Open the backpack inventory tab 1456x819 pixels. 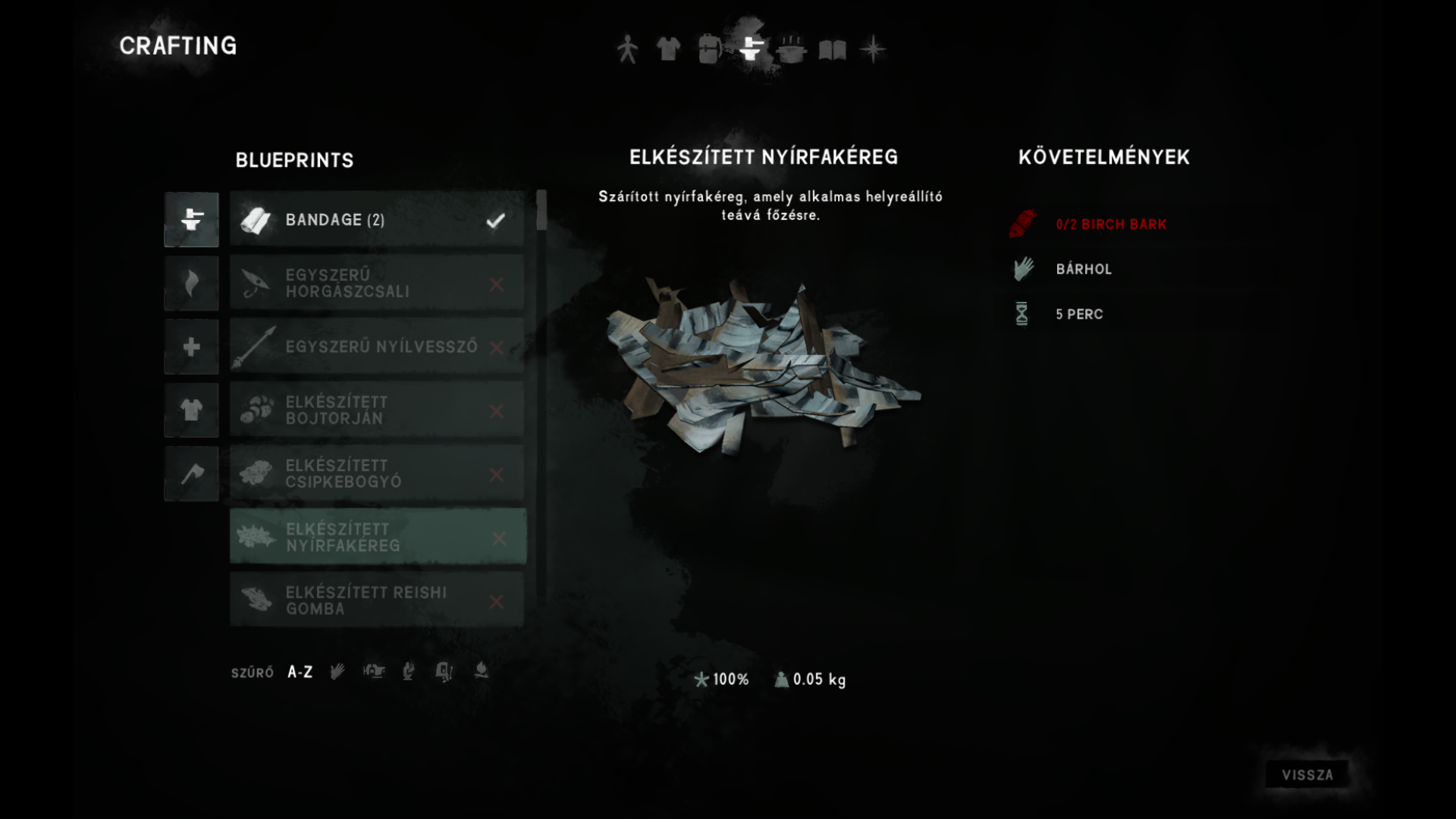click(x=709, y=49)
